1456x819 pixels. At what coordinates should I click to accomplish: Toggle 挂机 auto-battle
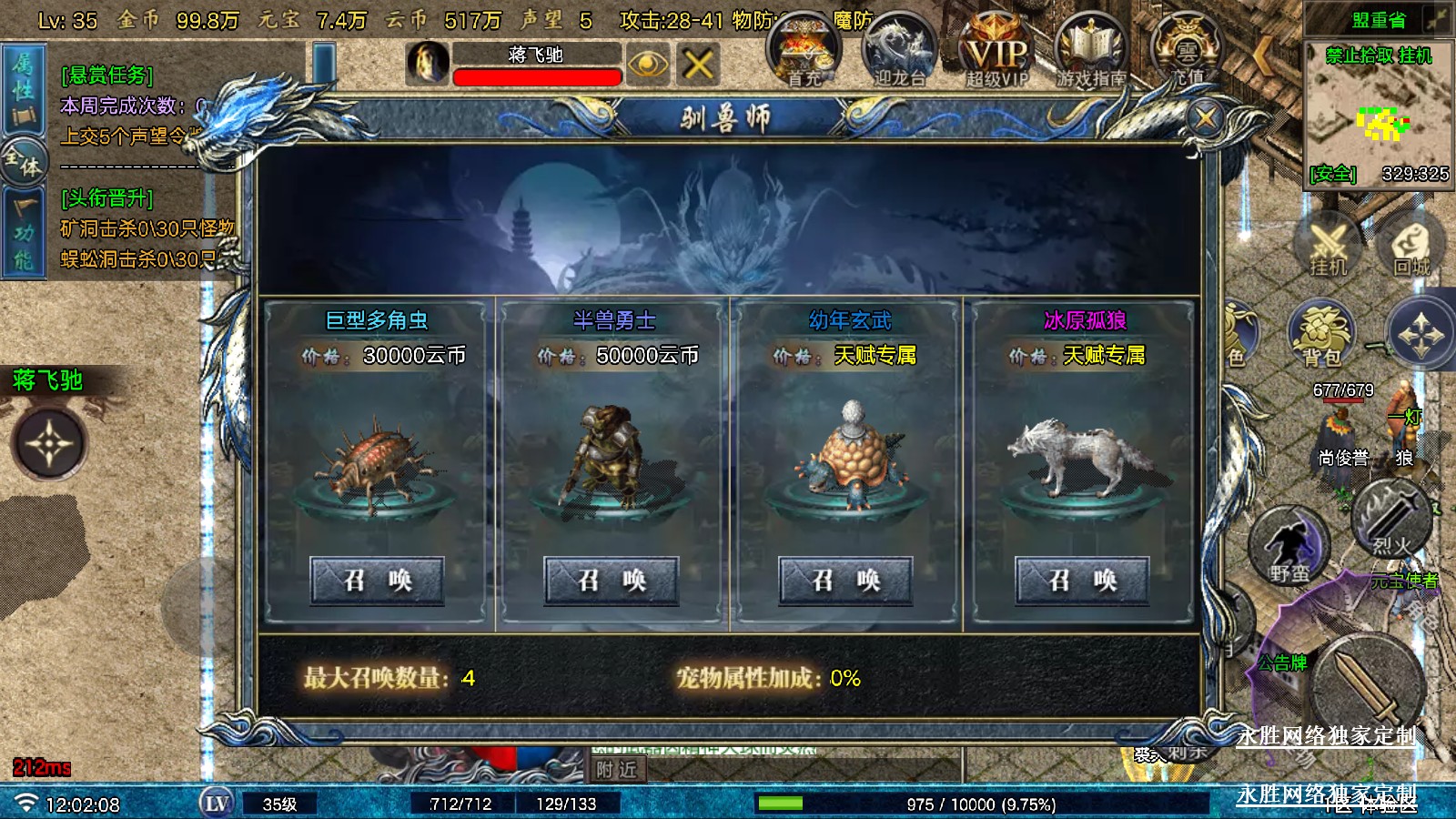(x=1328, y=246)
